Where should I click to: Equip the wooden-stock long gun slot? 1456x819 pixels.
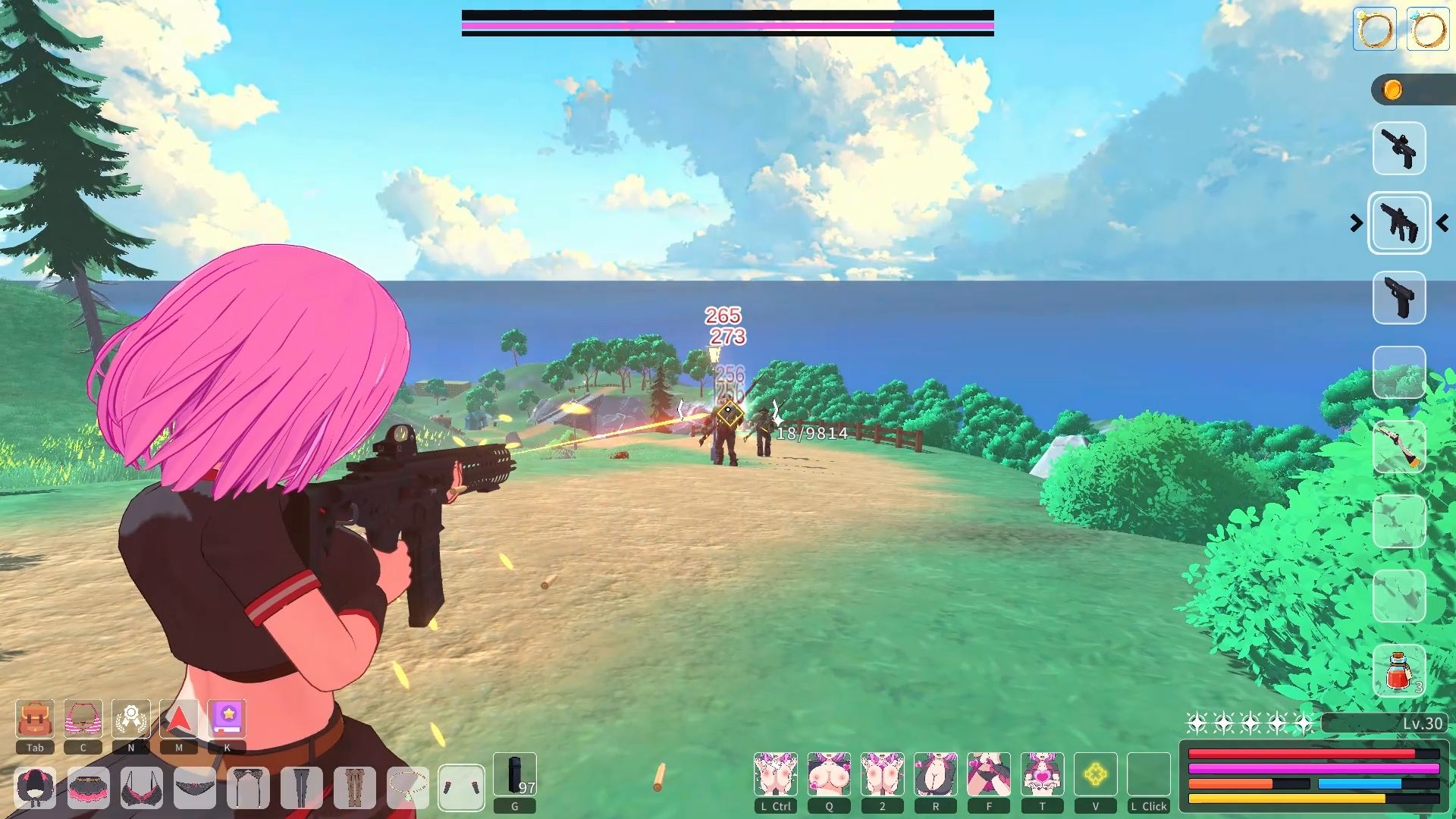pyautogui.click(x=1399, y=447)
